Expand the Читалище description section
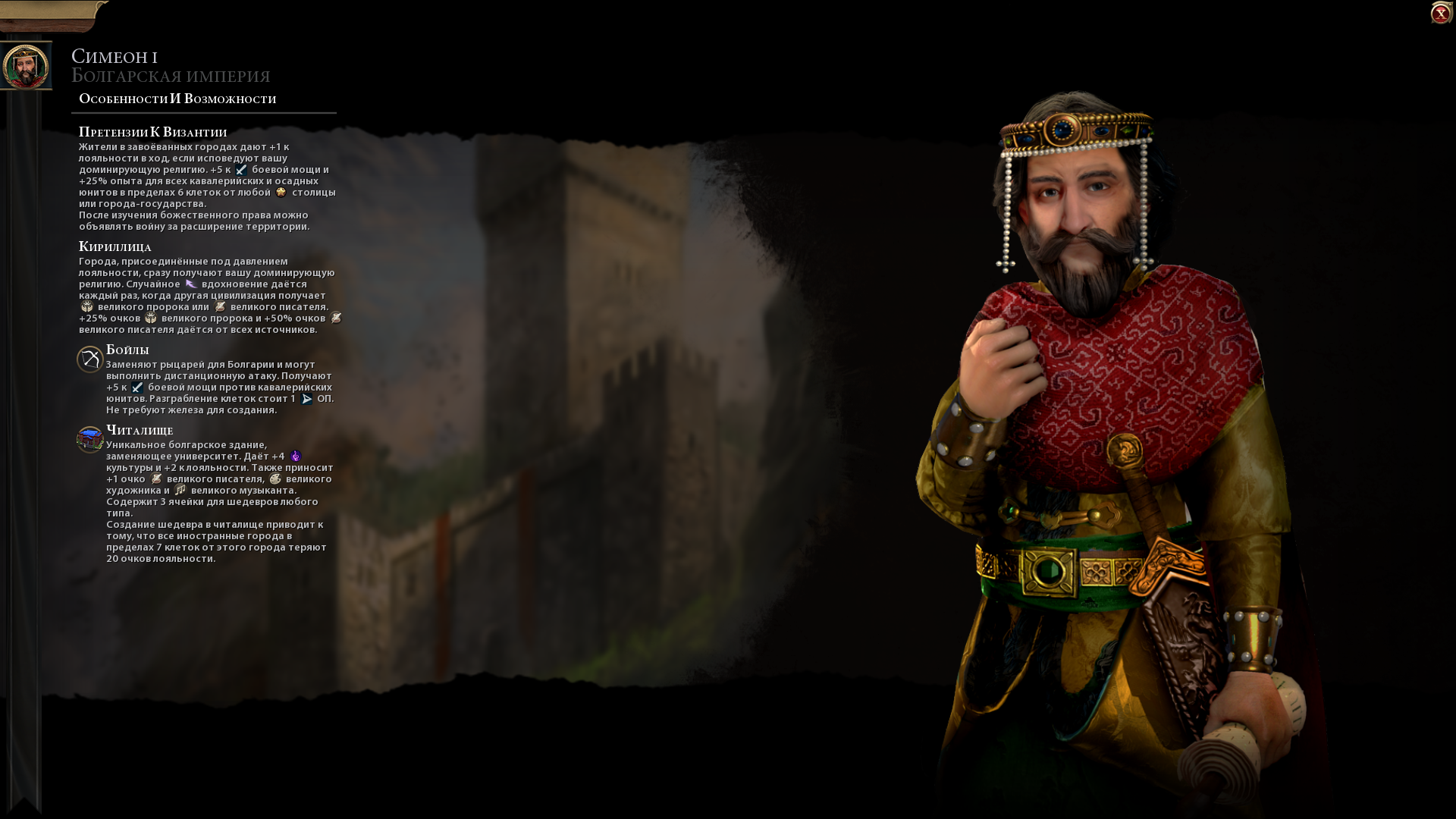1456x819 pixels. pos(140,430)
